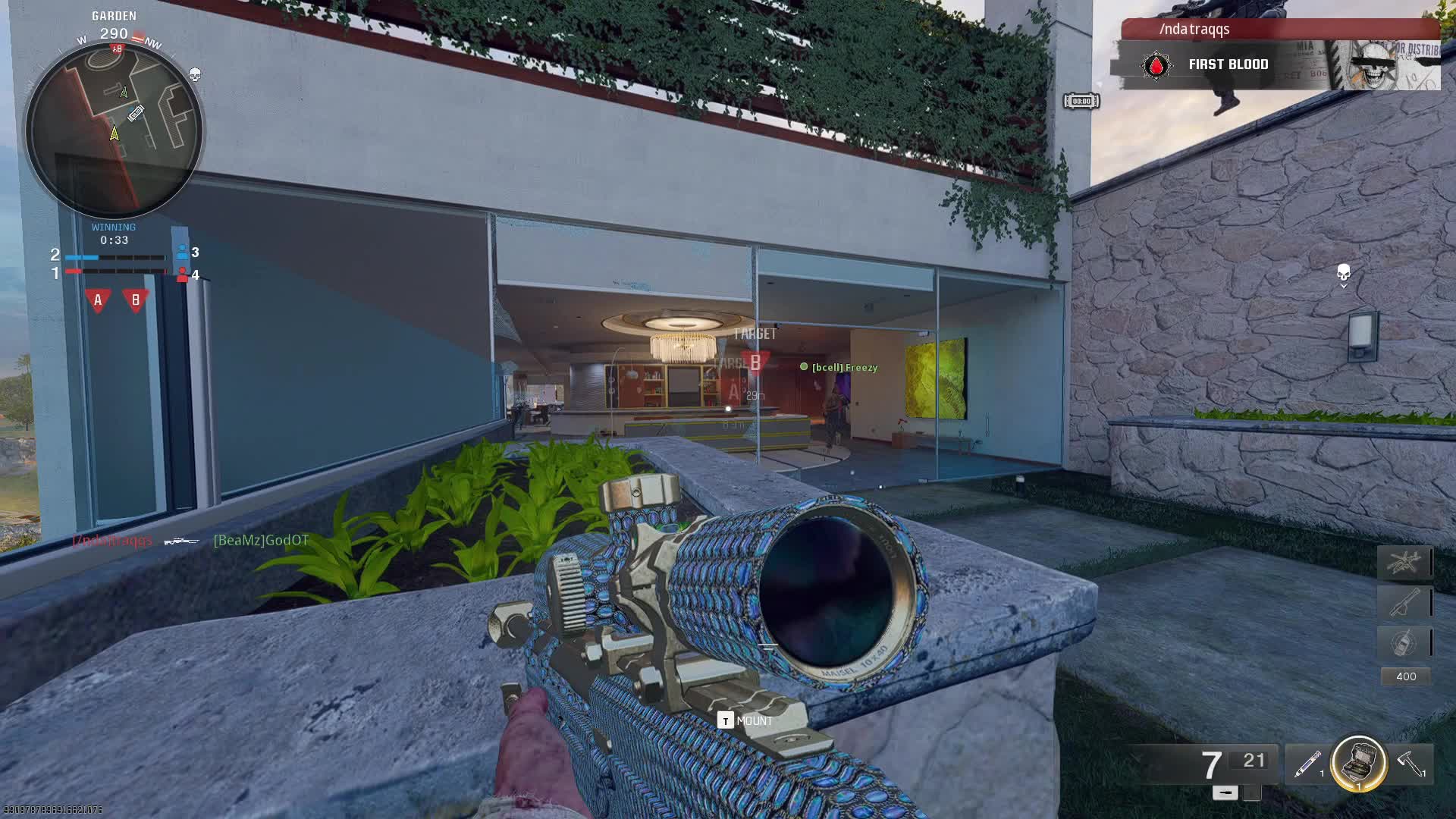Select the Tomahawk lethal equipment

1410,764
